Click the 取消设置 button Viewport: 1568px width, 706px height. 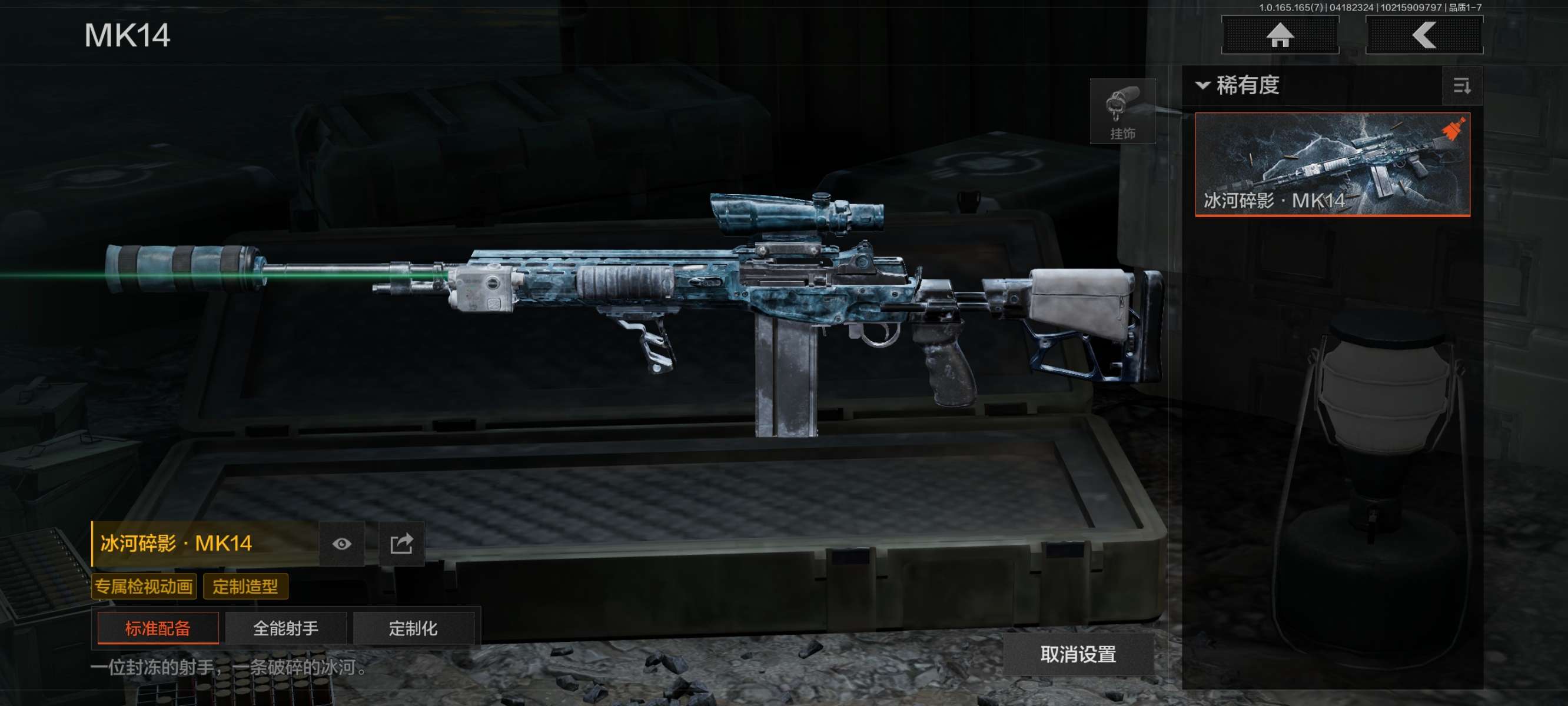[1078, 654]
